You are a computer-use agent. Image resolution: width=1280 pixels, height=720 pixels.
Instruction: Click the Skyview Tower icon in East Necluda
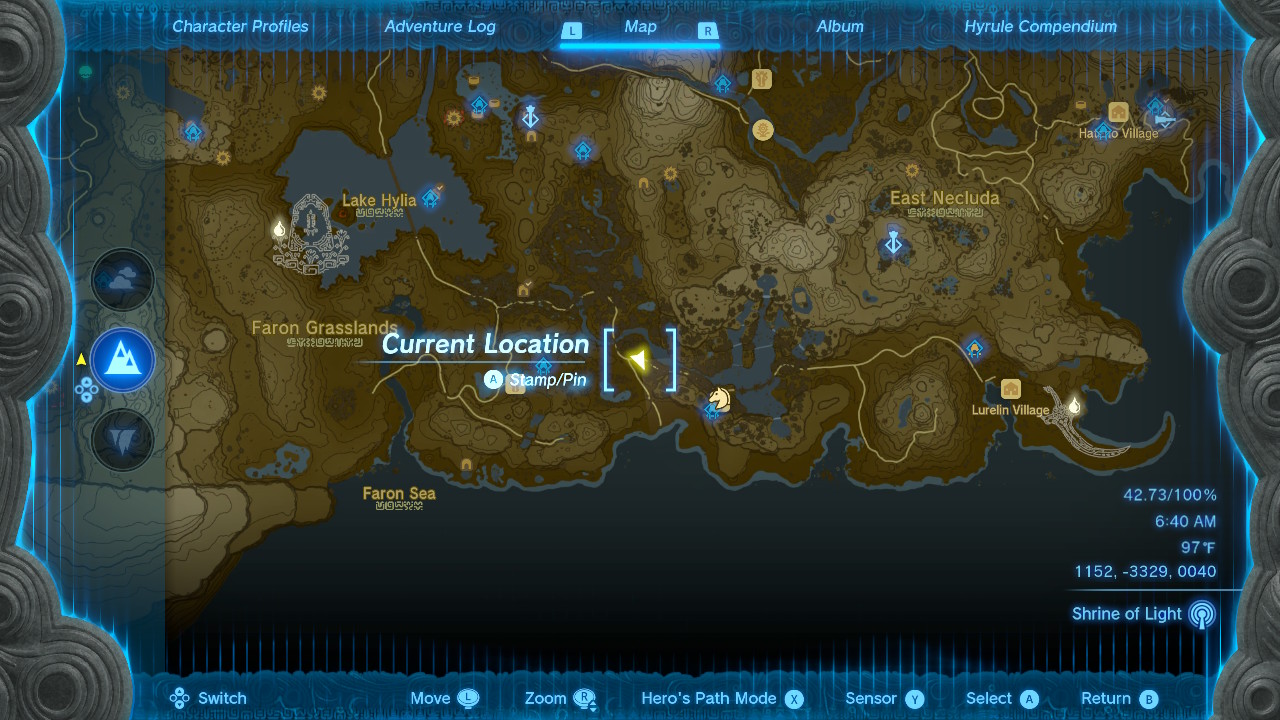tap(893, 242)
